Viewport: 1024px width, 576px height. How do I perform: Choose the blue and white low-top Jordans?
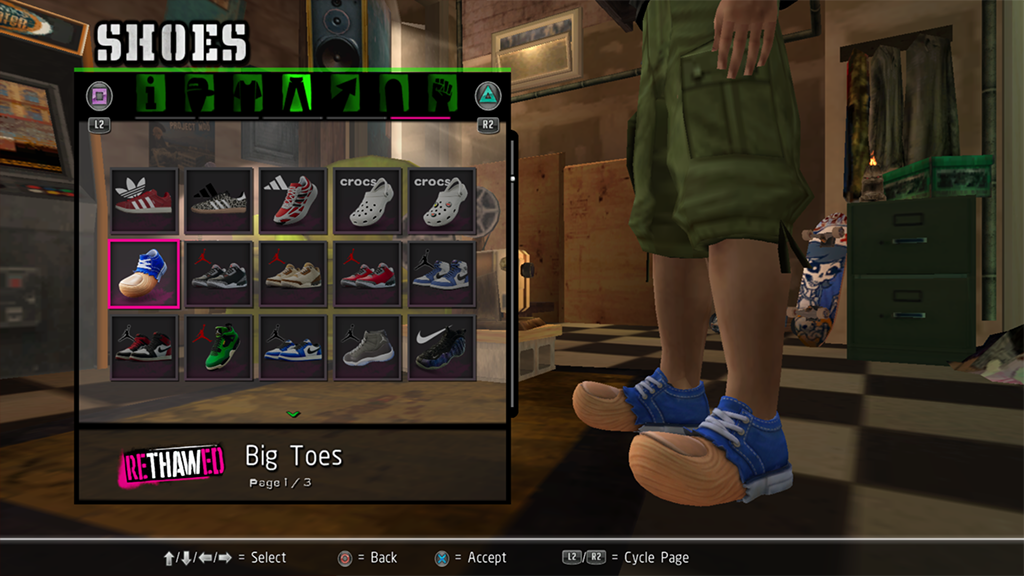pos(293,347)
